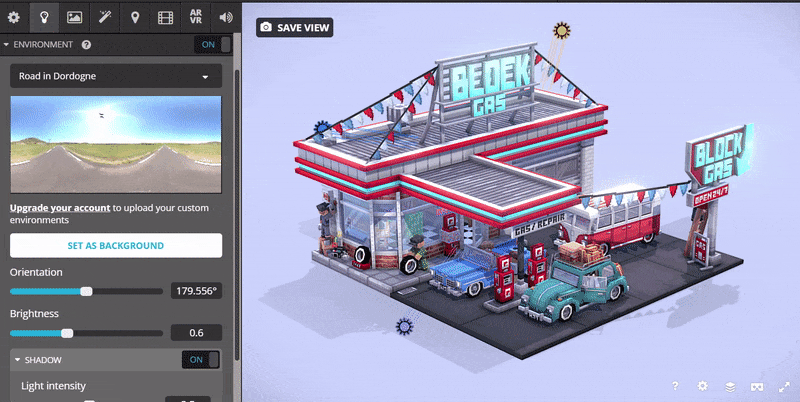
Task: Select the Orientation value field
Action: [x=196, y=291]
